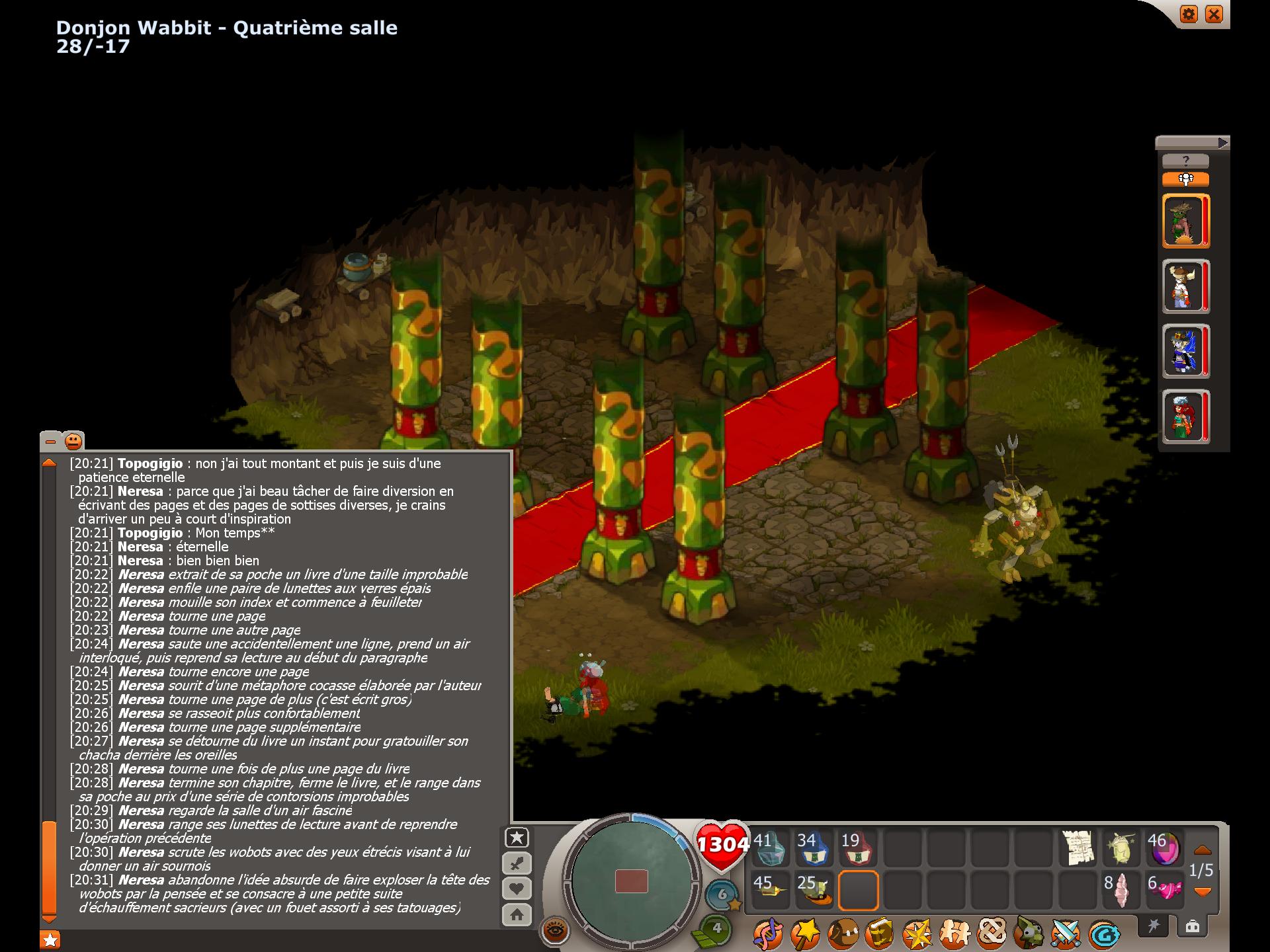Select the horned-helmet party member portrait
This screenshot has width=1270, height=952.
point(1184,286)
